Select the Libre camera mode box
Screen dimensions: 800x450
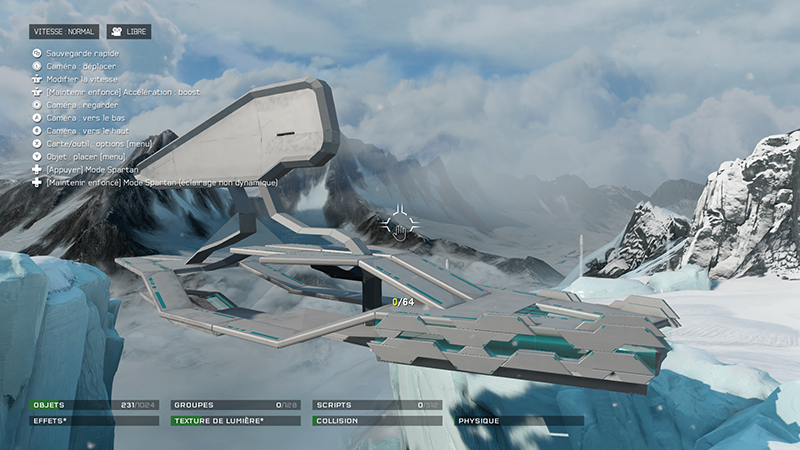point(129,32)
